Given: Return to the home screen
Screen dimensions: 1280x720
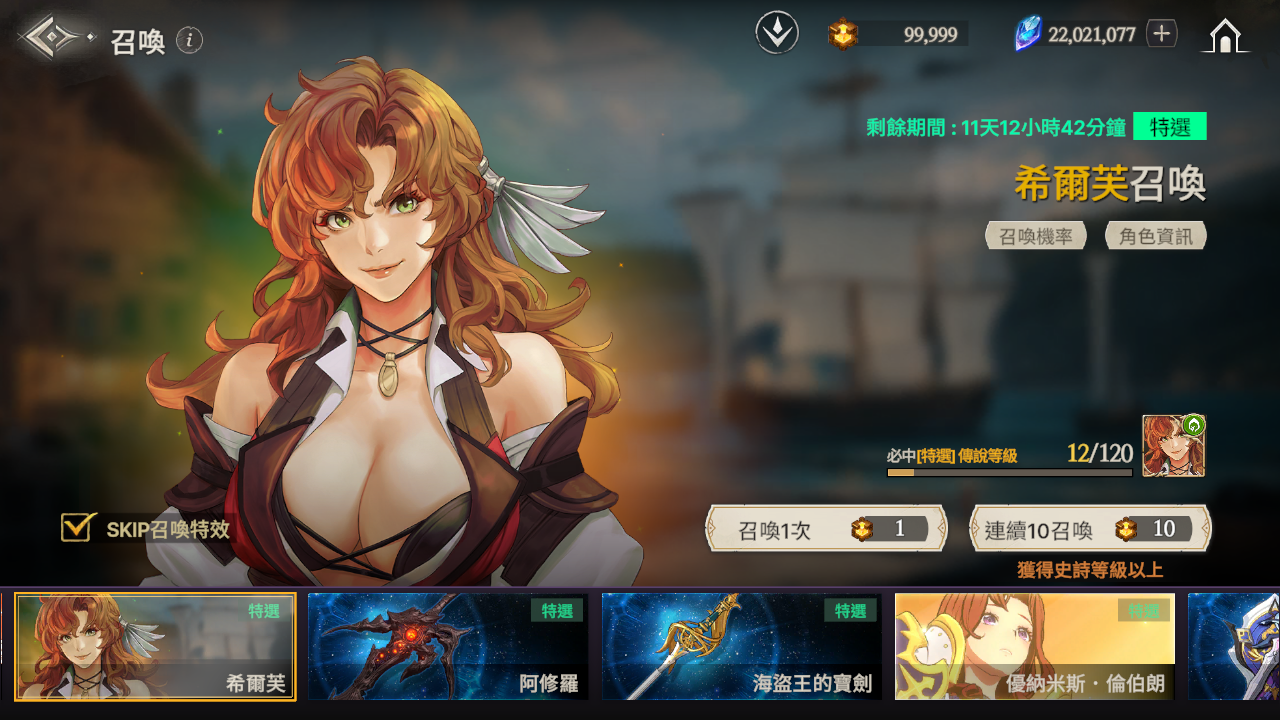Looking at the screenshot, I should 1225,36.
